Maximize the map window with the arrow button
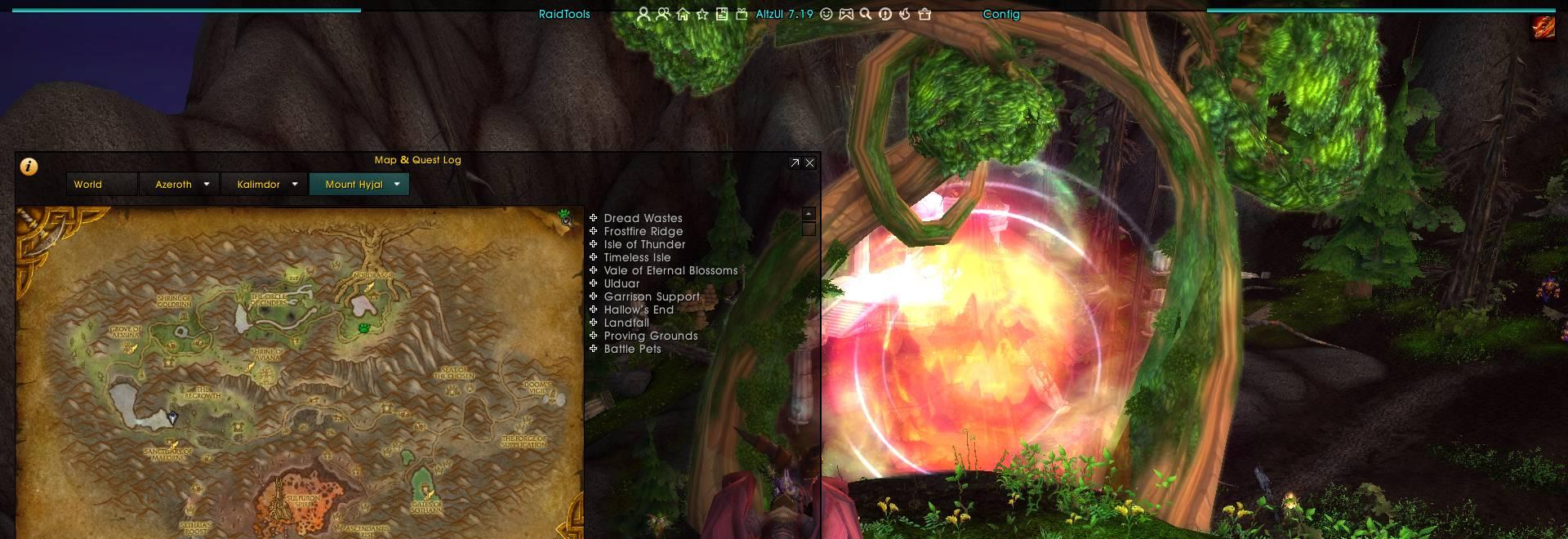Viewport: 1568px width, 539px height. (x=795, y=163)
